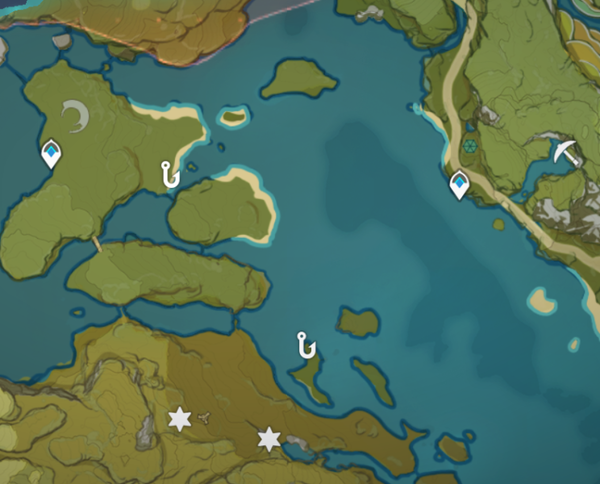The height and width of the screenshot is (484, 600).
Task: Select the teleport waypoint beside the coastal road
Action: pos(460,184)
